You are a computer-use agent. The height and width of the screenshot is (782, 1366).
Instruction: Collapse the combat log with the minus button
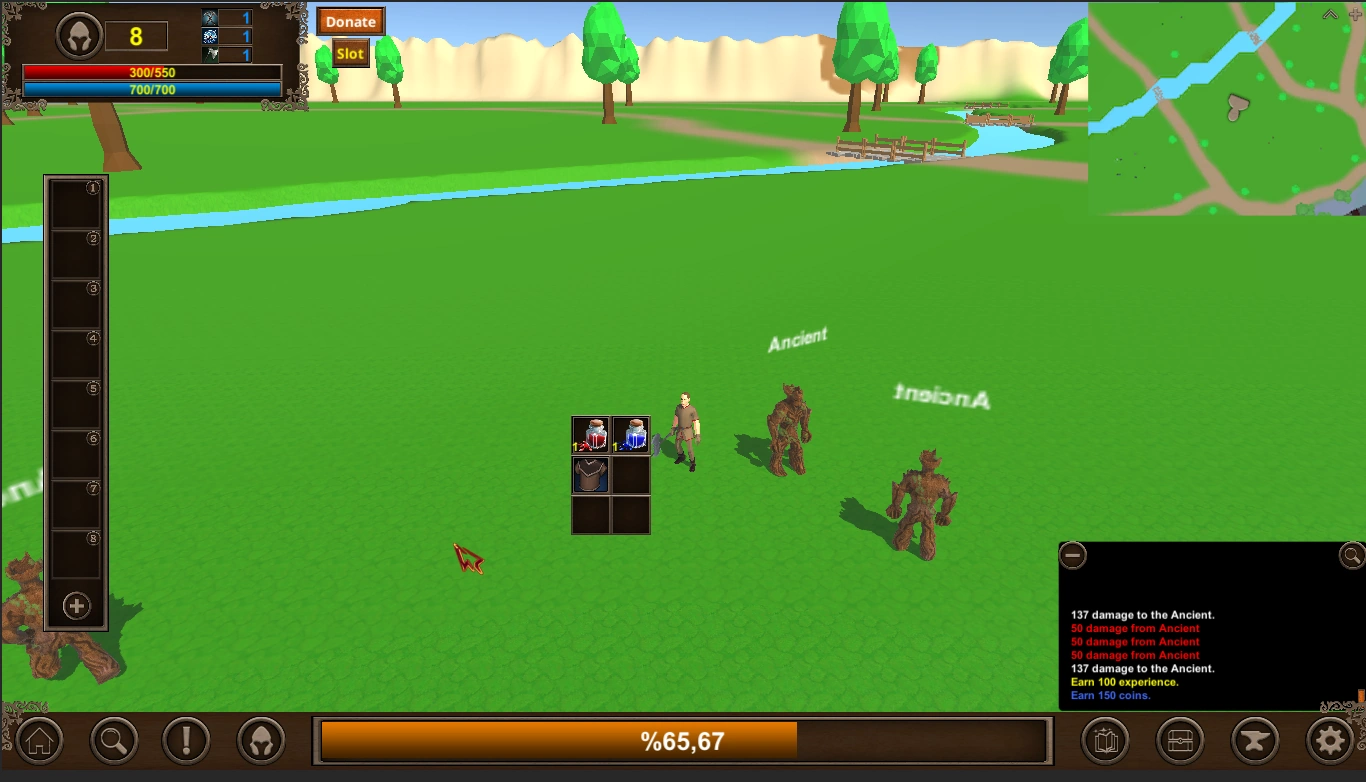click(1073, 555)
